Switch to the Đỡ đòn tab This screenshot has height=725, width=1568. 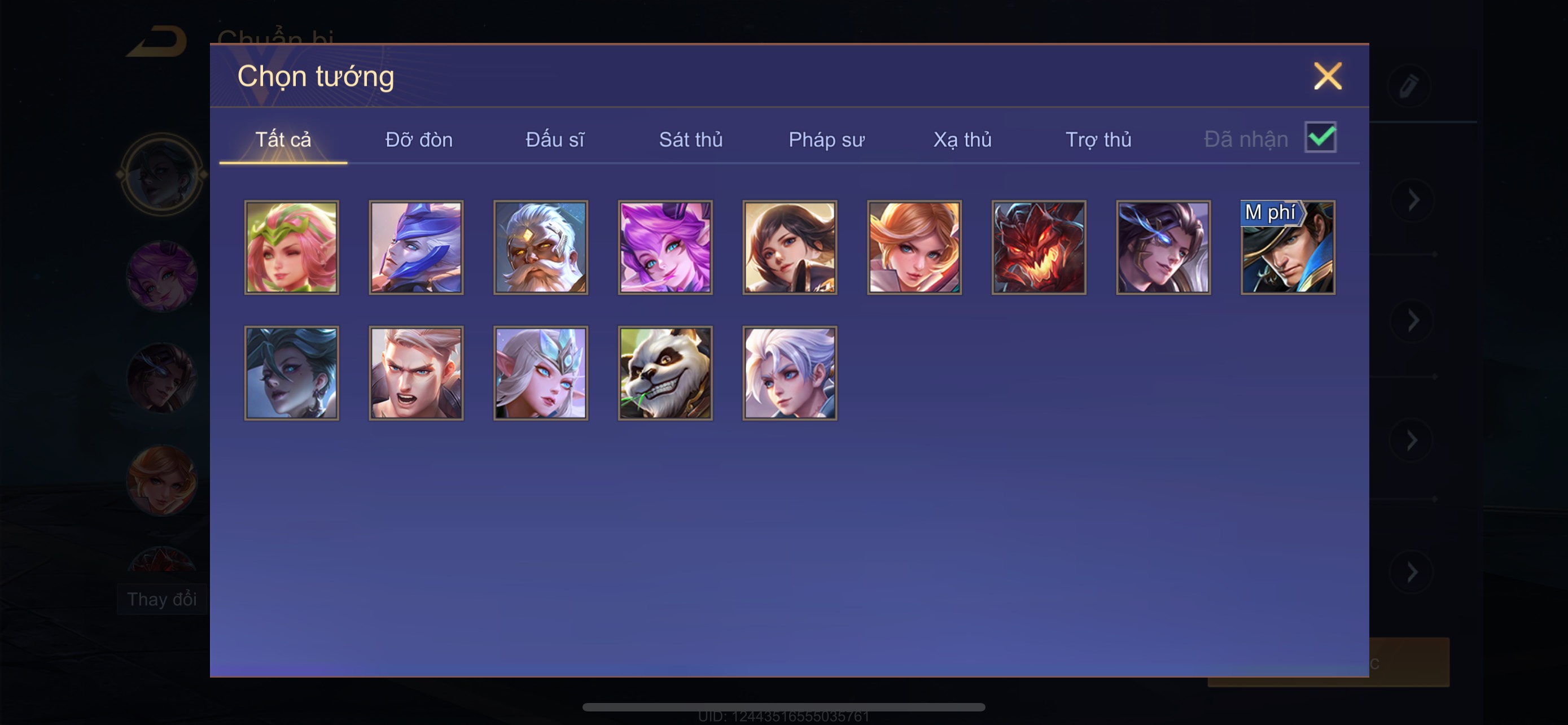pos(419,140)
